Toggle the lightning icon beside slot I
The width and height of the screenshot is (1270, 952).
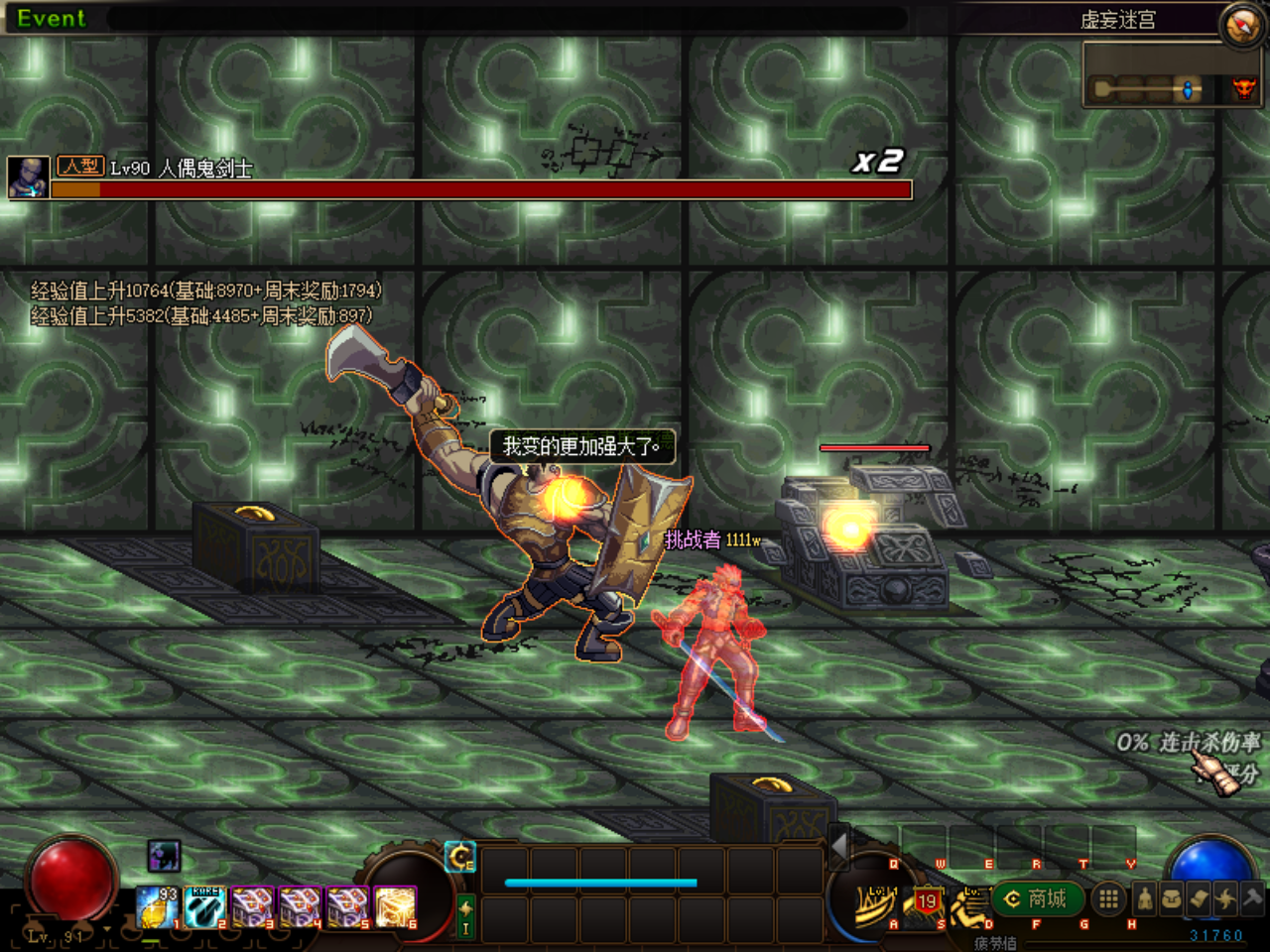click(466, 909)
